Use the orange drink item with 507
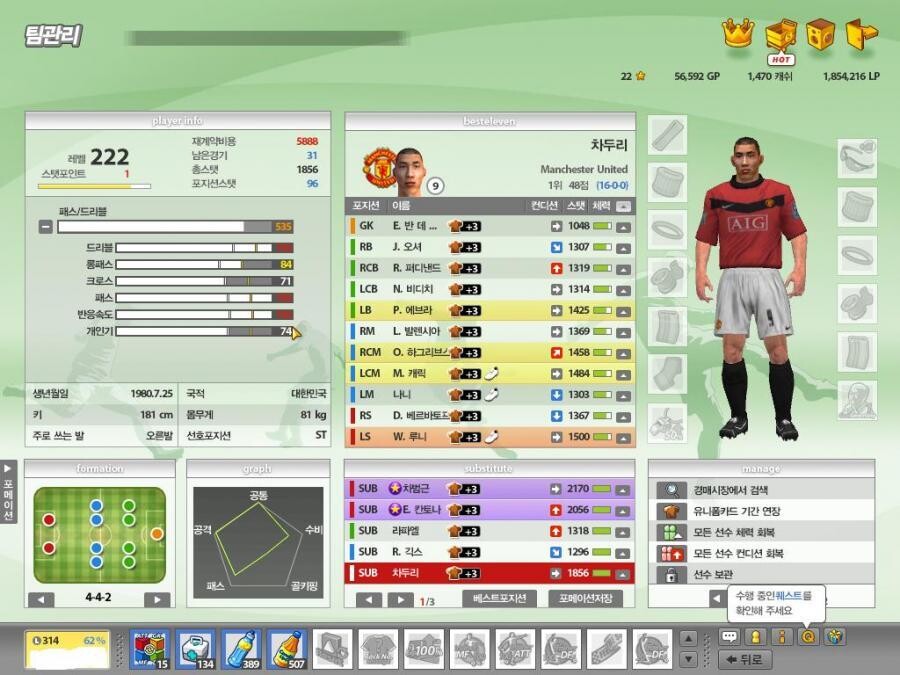Viewport: 900px width, 675px height. click(287, 649)
